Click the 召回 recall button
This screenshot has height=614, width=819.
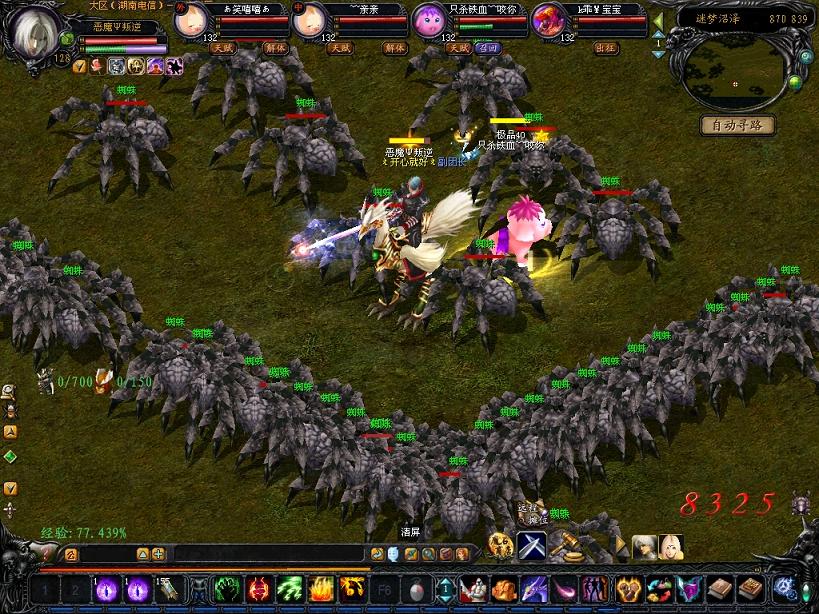(488, 47)
